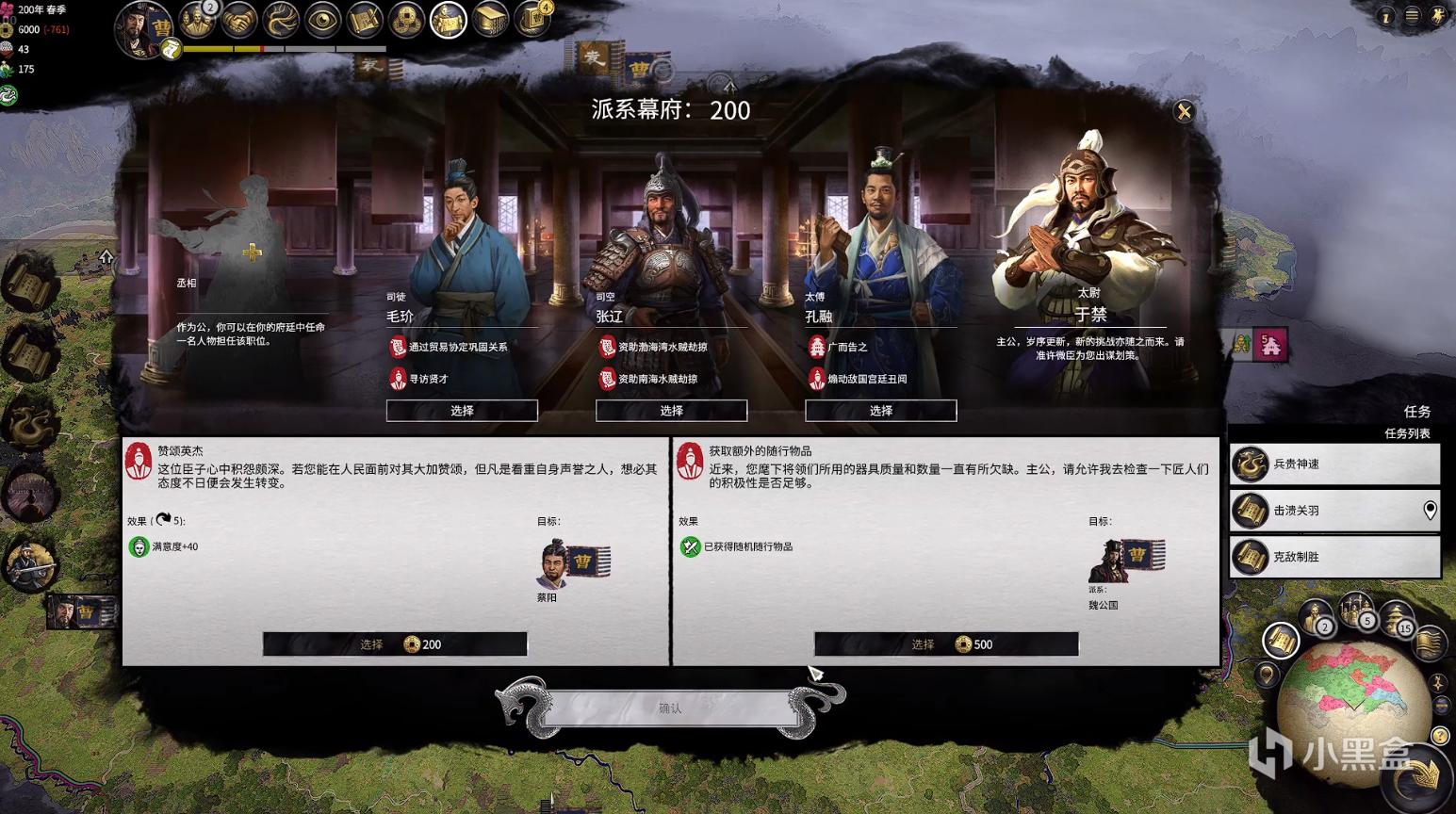This screenshot has height=814, width=1456.
Task: Select Cai Yang (蔡阳) target portrait
Action: (x=552, y=563)
